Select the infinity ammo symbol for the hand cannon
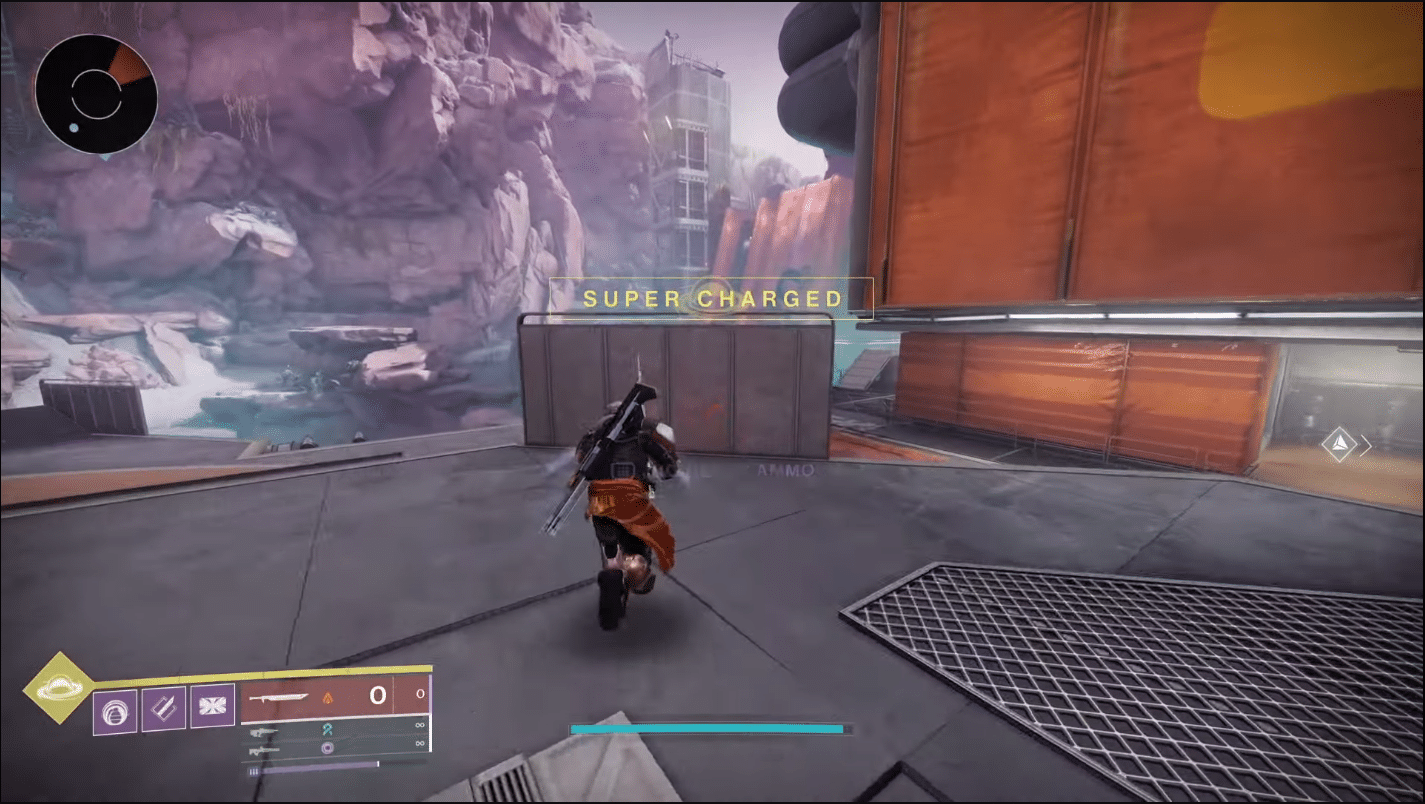This screenshot has height=804, width=1425. 420,724
